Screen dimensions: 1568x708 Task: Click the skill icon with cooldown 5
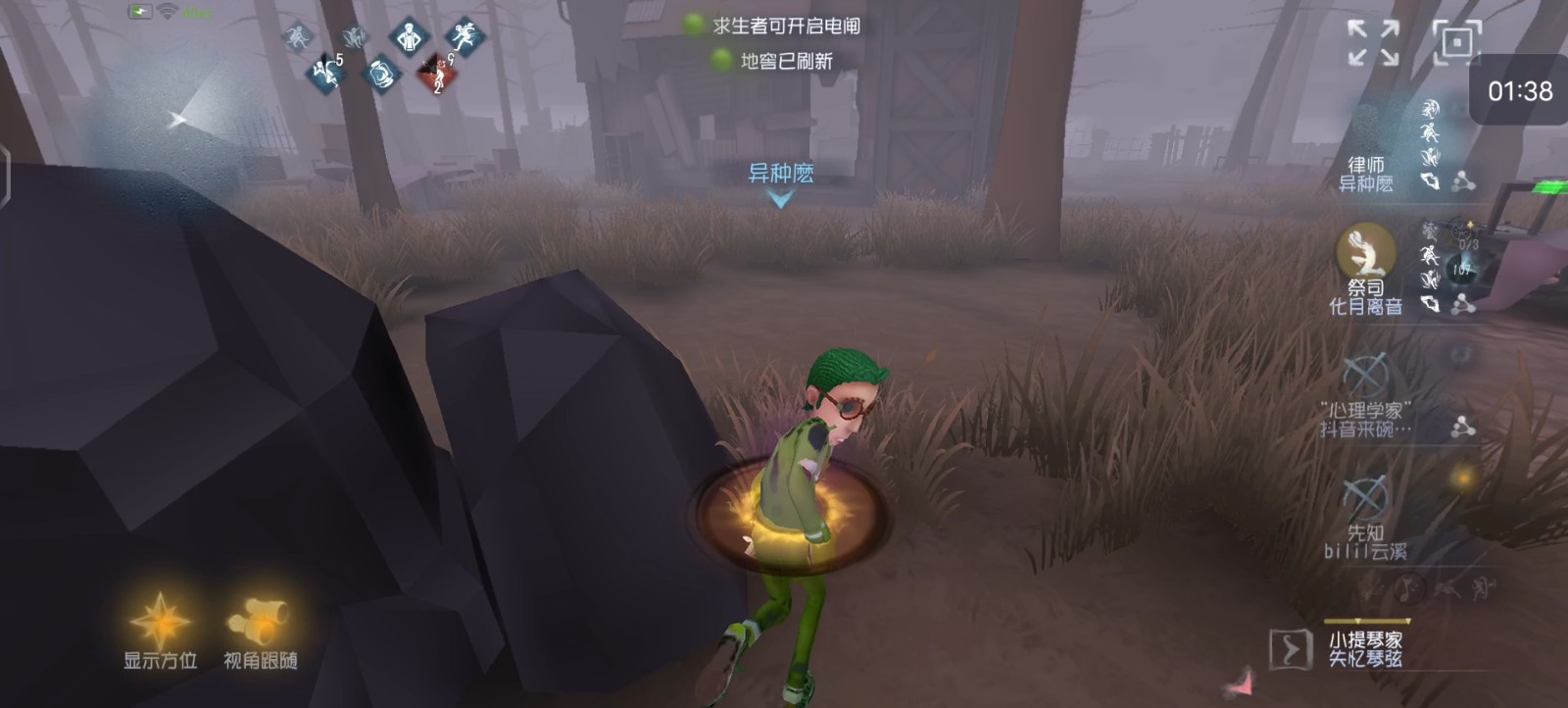pyautogui.click(x=326, y=72)
